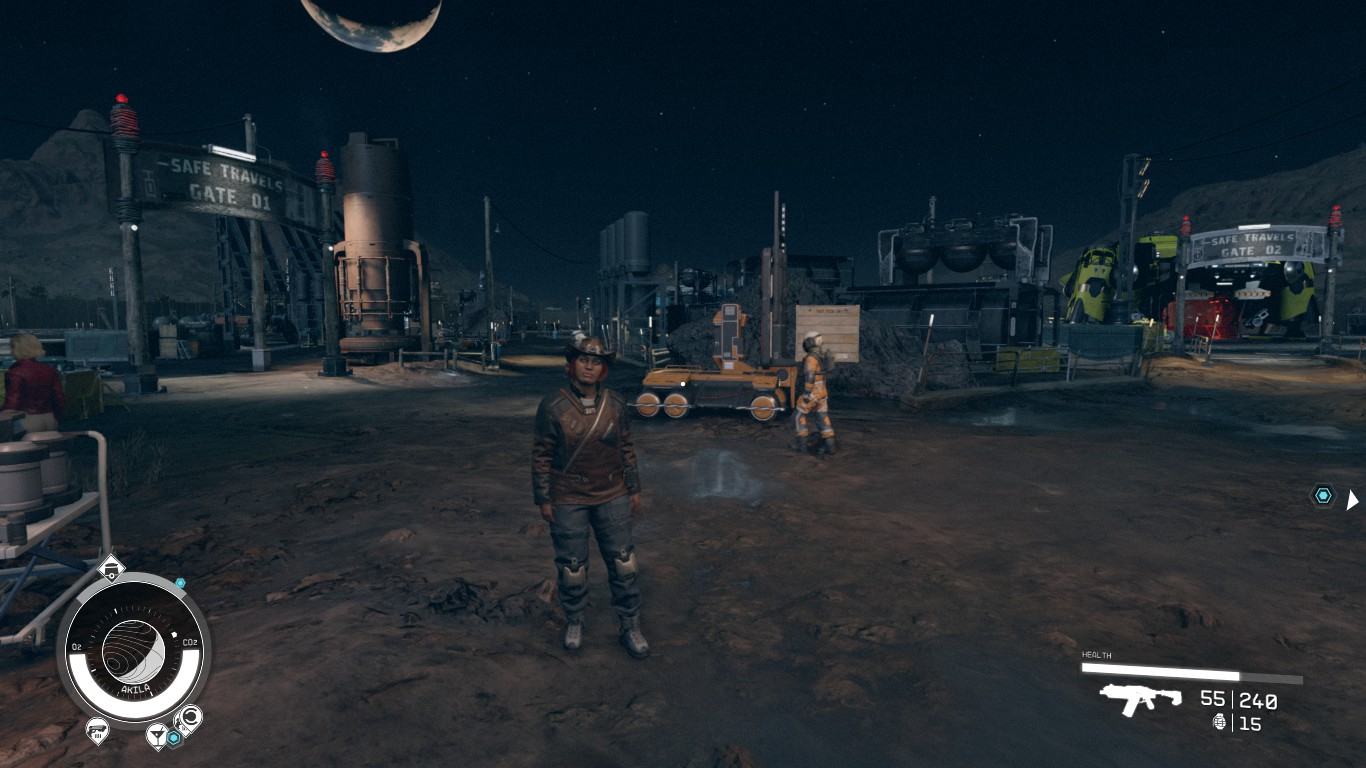1366x768 pixels.
Task: Click the blue hexagon marker beside the white arrow
Action: (1323, 495)
